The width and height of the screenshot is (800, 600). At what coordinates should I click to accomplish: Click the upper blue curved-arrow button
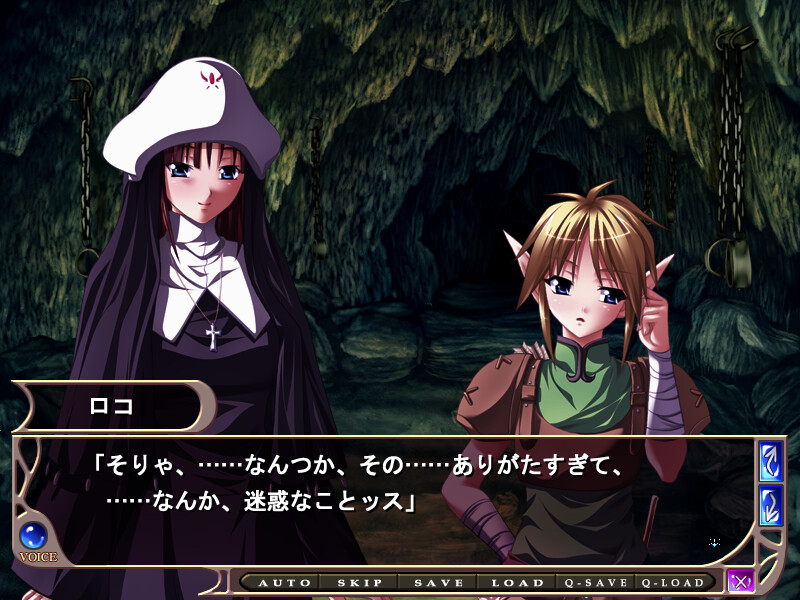point(770,462)
